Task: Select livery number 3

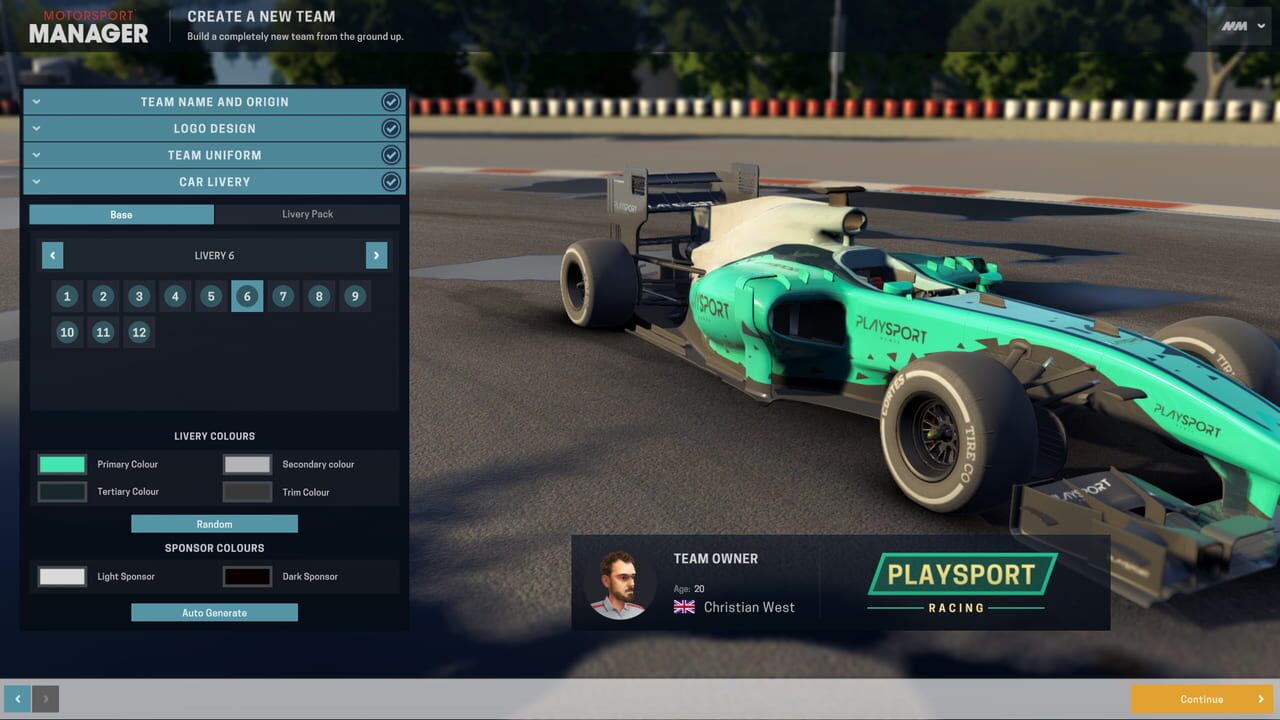Action: (139, 296)
